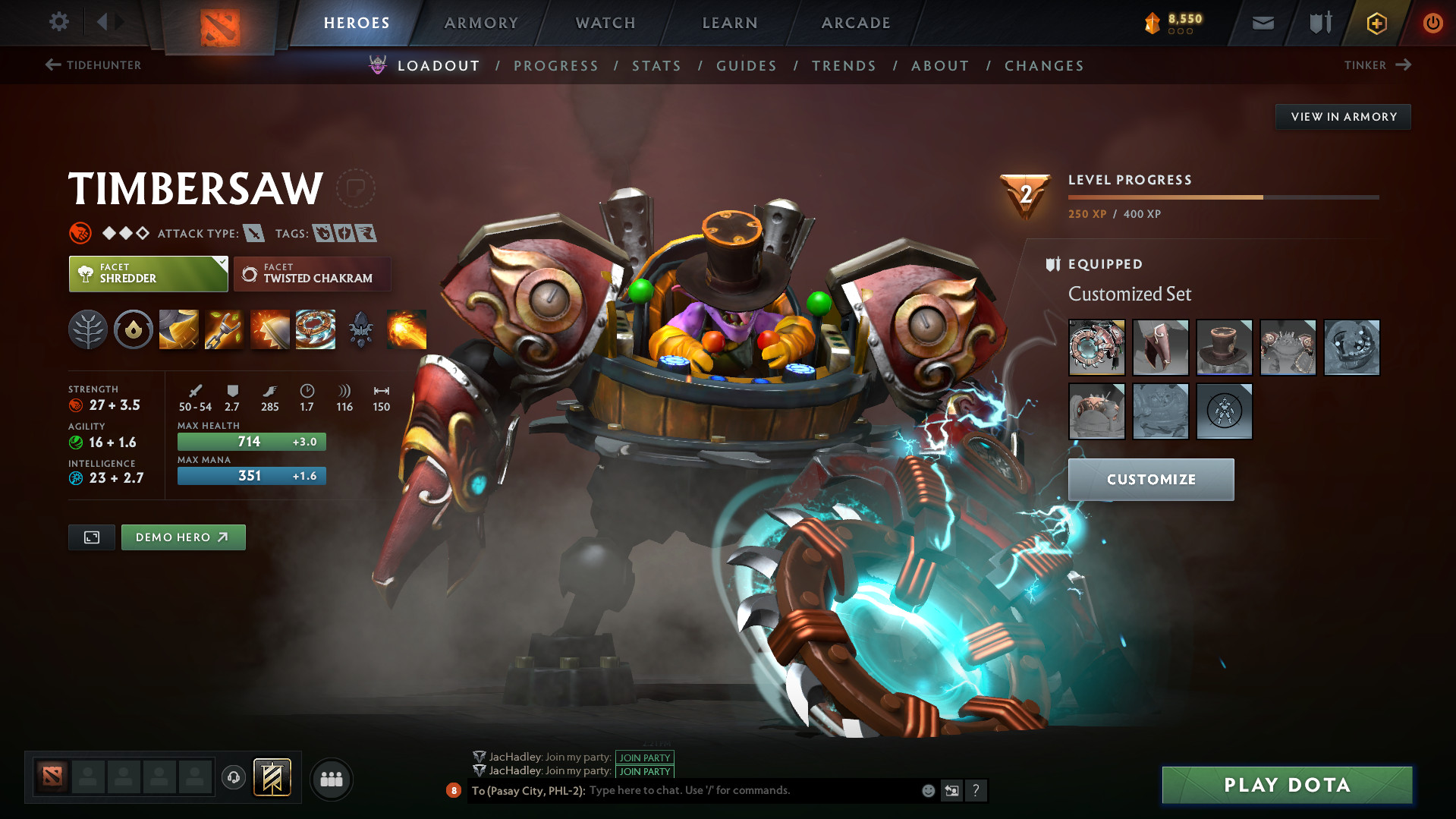
Task: Open notifications via the envelope icon
Action: tap(1262, 23)
